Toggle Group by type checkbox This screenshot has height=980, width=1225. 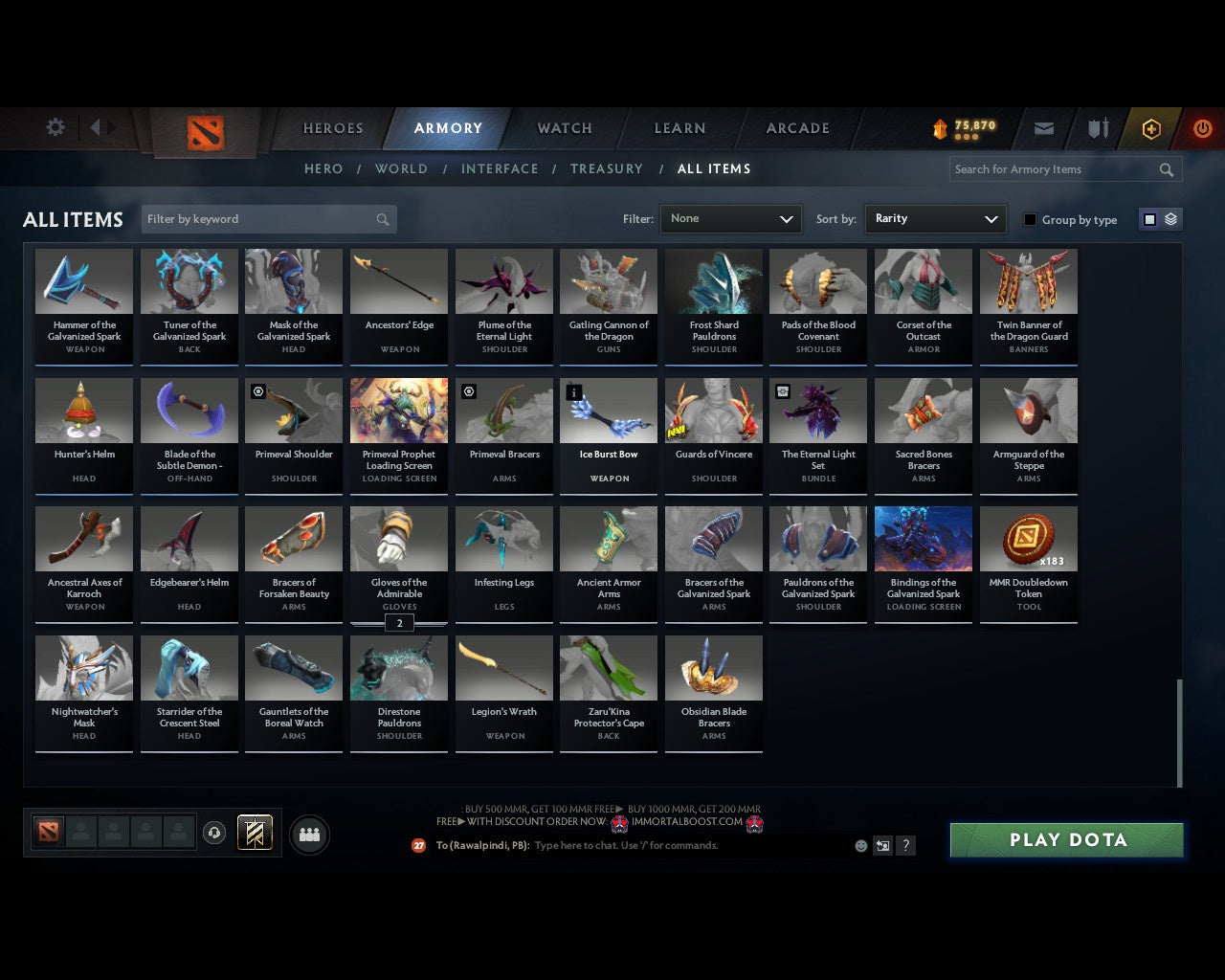pyautogui.click(x=1030, y=219)
